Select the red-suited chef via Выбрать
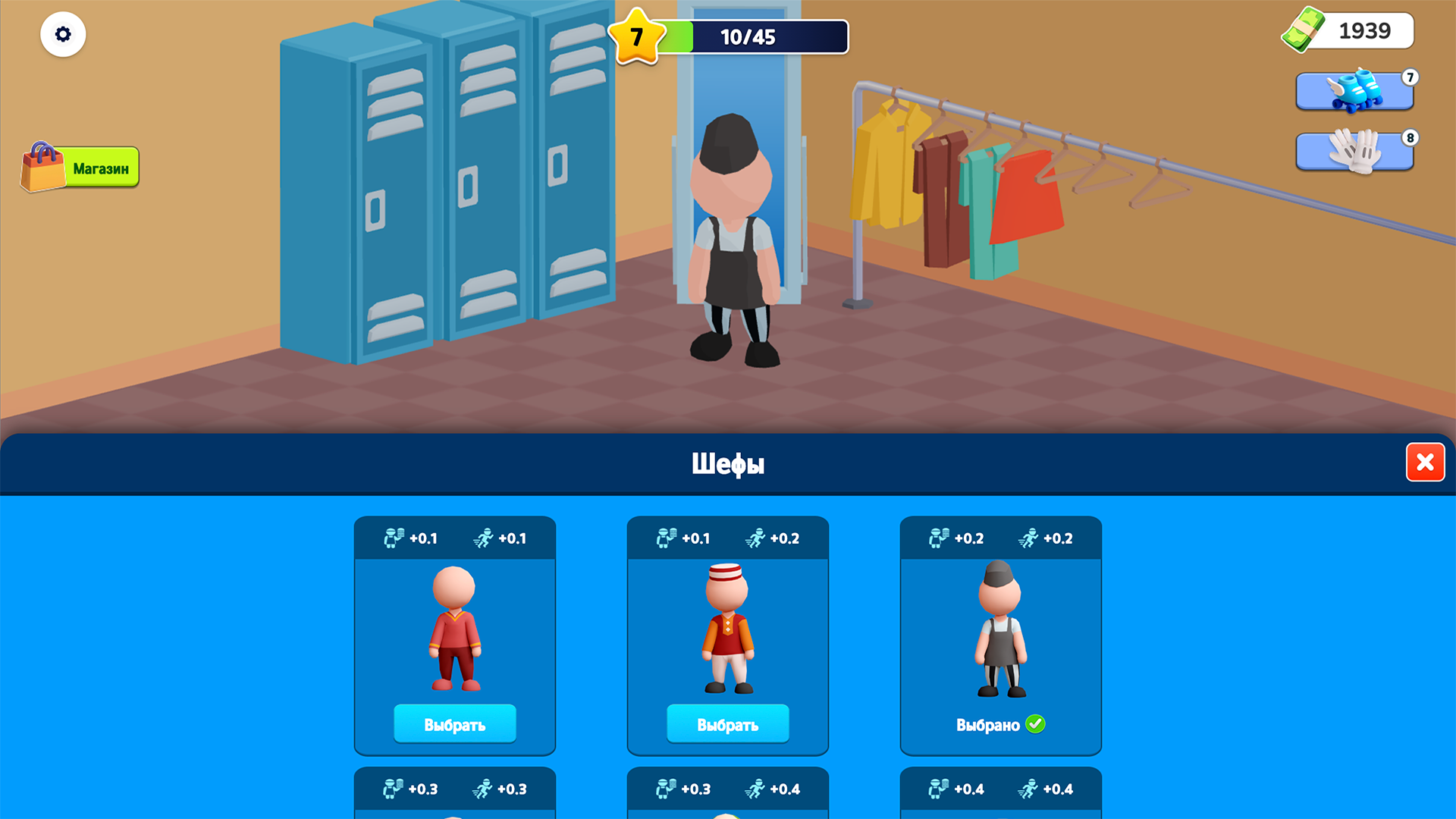The height and width of the screenshot is (819, 1456). [454, 723]
